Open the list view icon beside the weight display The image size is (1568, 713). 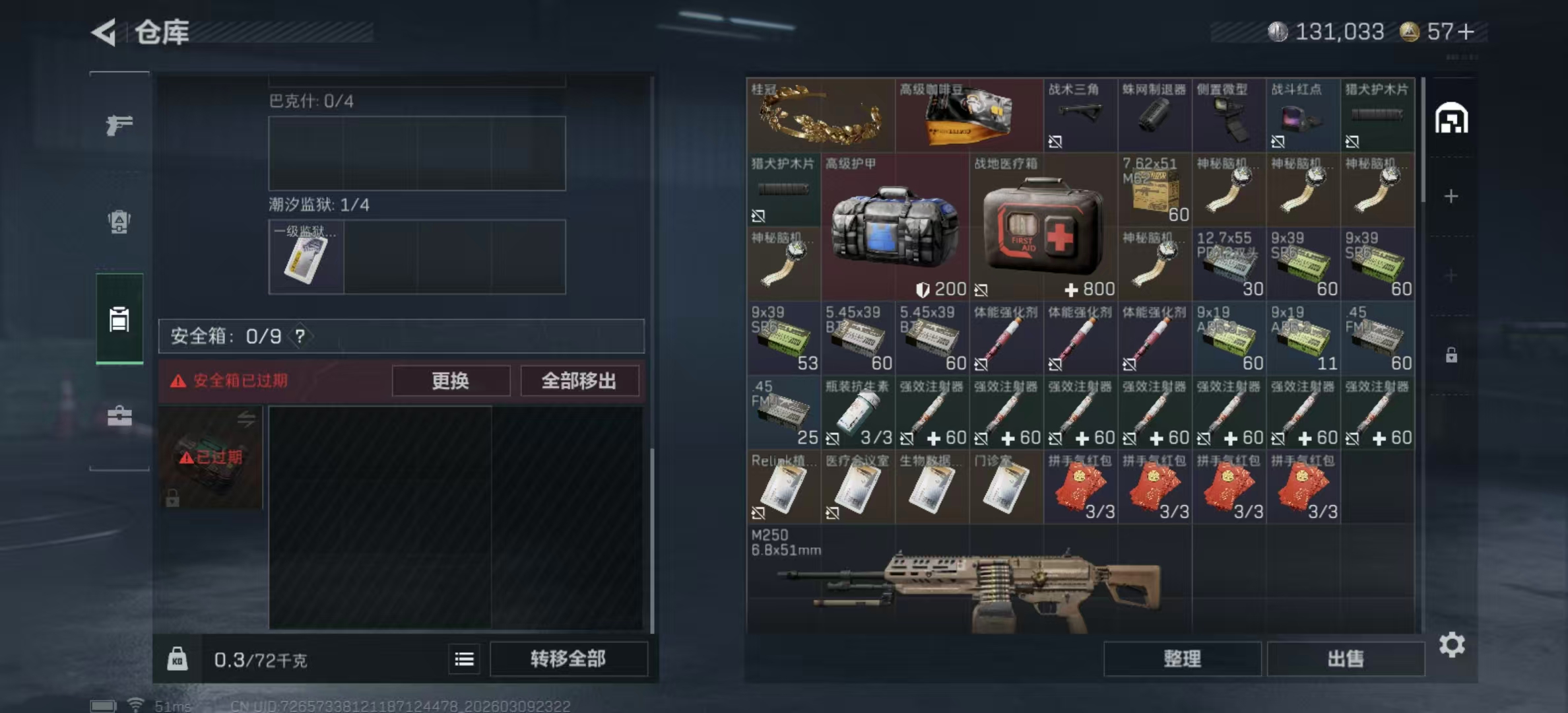click(464, 660)
